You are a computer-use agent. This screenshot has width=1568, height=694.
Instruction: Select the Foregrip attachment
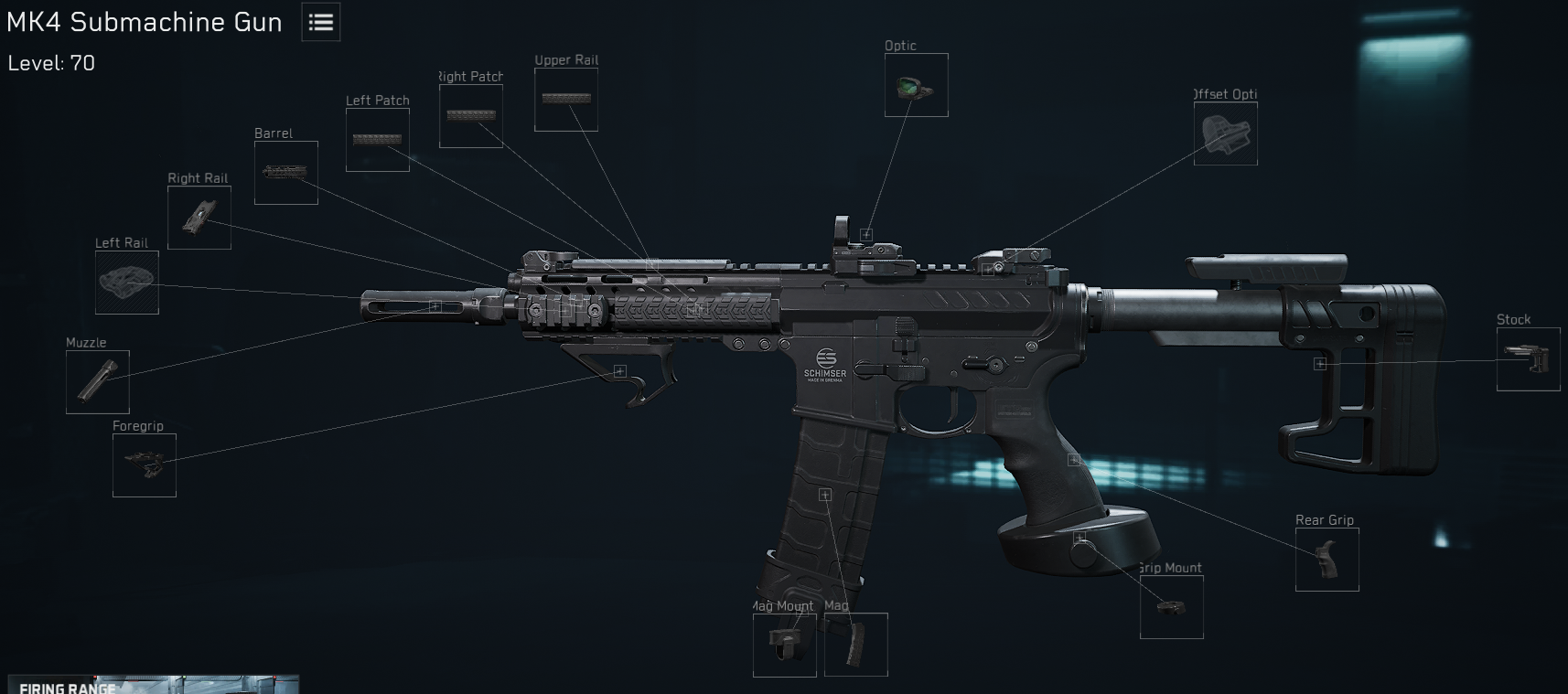144,466
